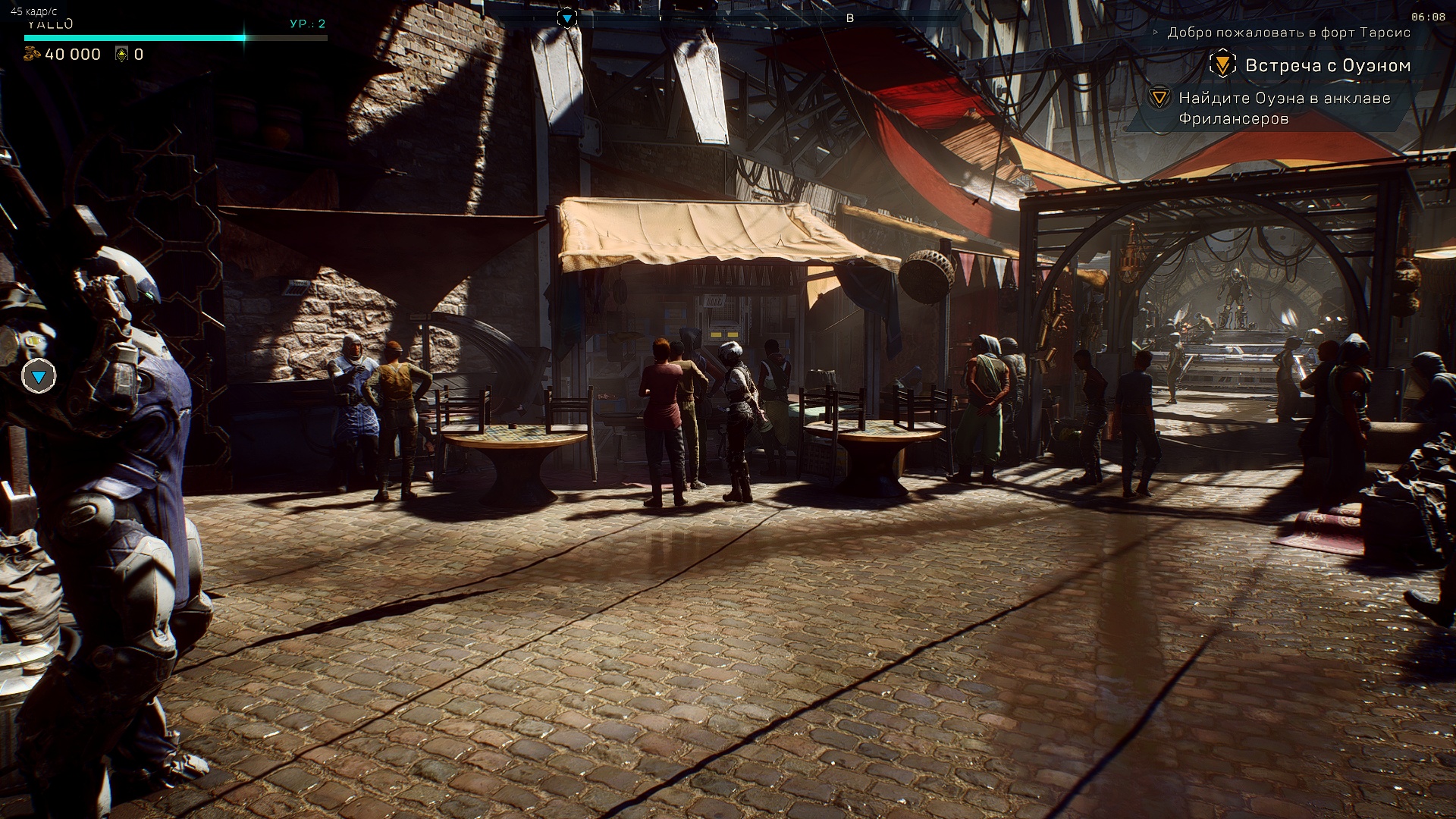Click the blue triangle waypoint marker on the compass
1456x819 pixels.
(567, 18)
